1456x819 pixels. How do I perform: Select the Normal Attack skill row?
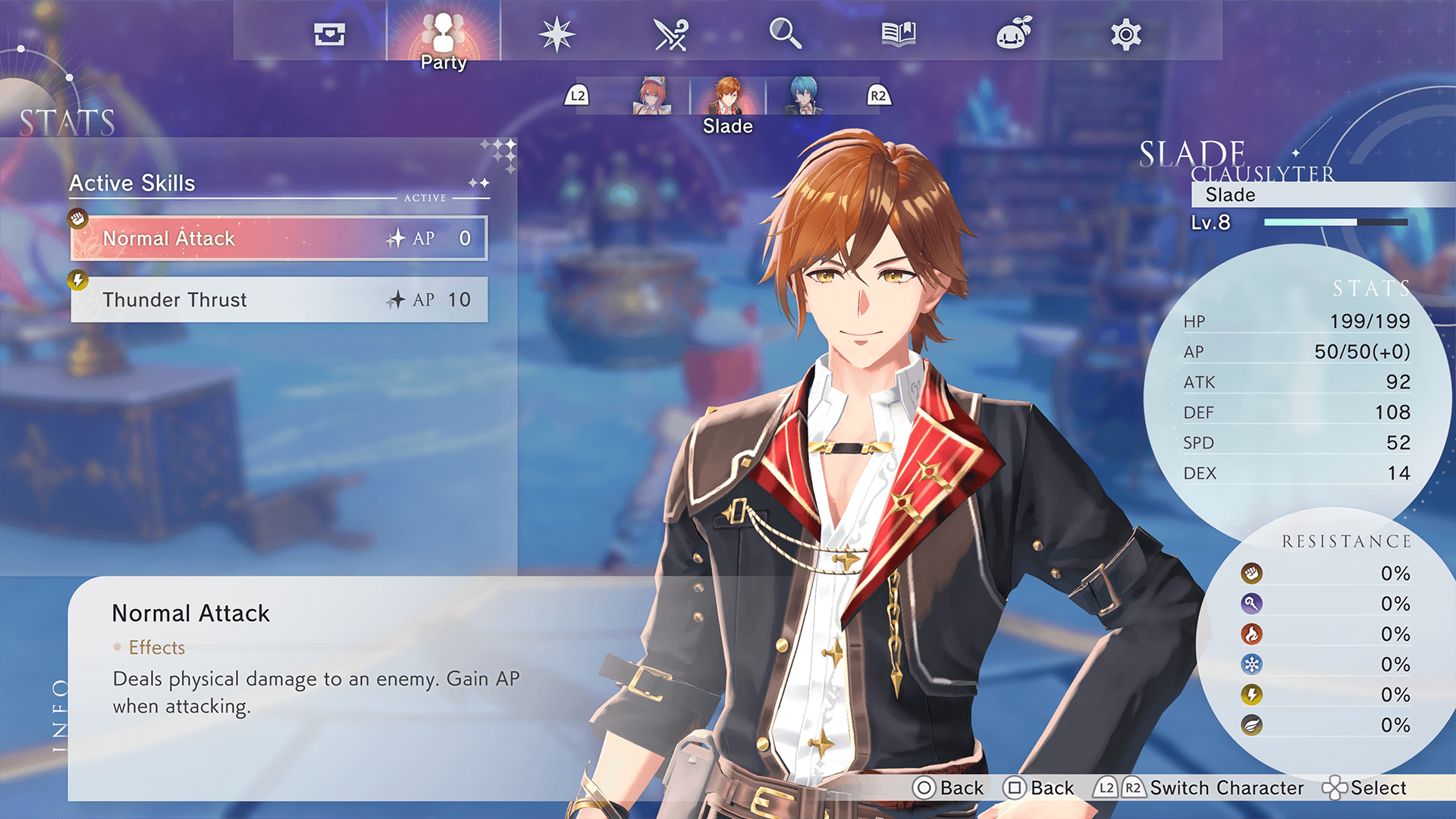279,238
